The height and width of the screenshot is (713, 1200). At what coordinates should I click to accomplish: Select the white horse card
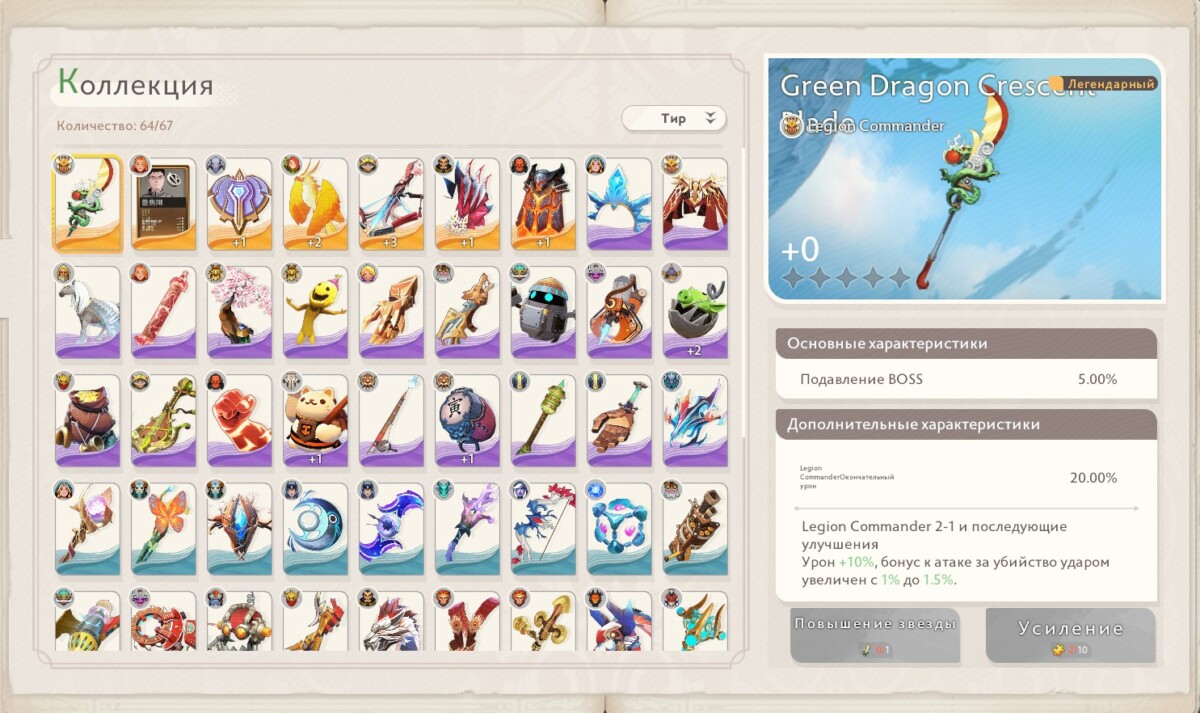tap(87, 311)
